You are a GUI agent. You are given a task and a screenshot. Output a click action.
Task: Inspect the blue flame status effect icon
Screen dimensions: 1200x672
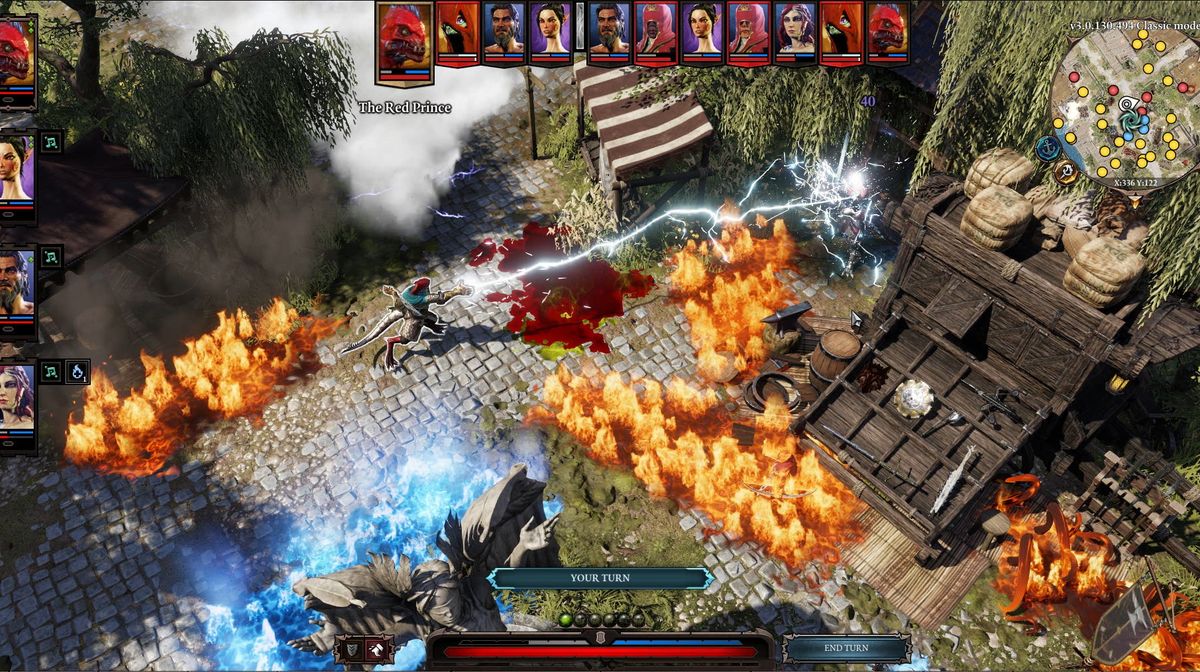pyautogui.click(x=78, y=372)
